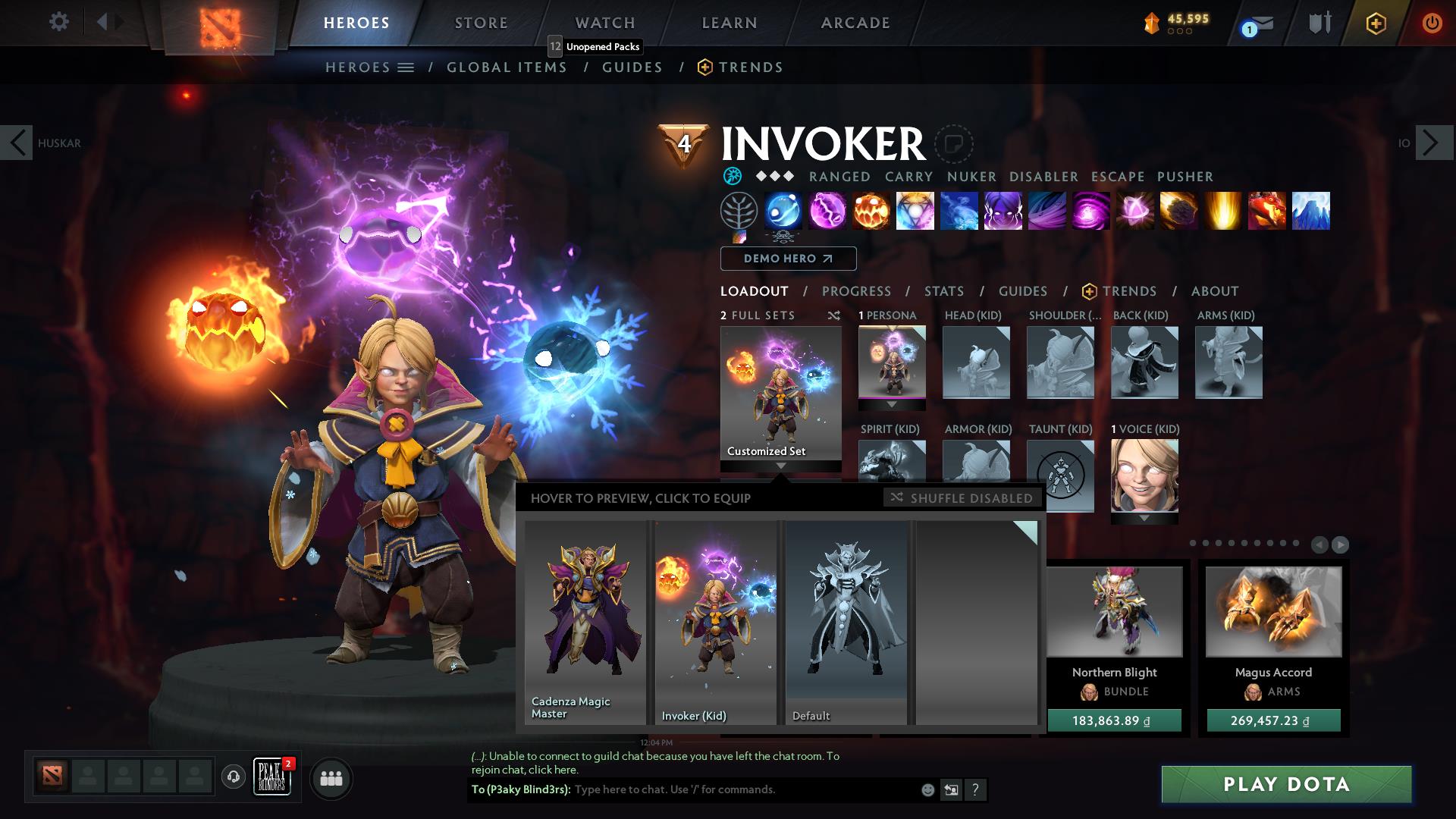Open the Heroes hamburger menu
The image size is (1456, 819).
(x=405, y=67)
